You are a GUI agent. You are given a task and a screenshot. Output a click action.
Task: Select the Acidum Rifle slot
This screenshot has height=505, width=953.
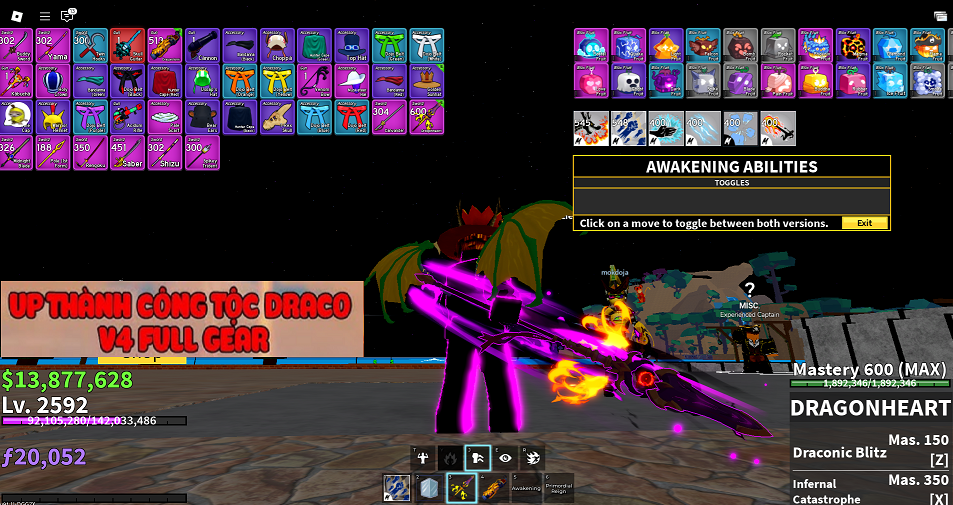[127, 117]
